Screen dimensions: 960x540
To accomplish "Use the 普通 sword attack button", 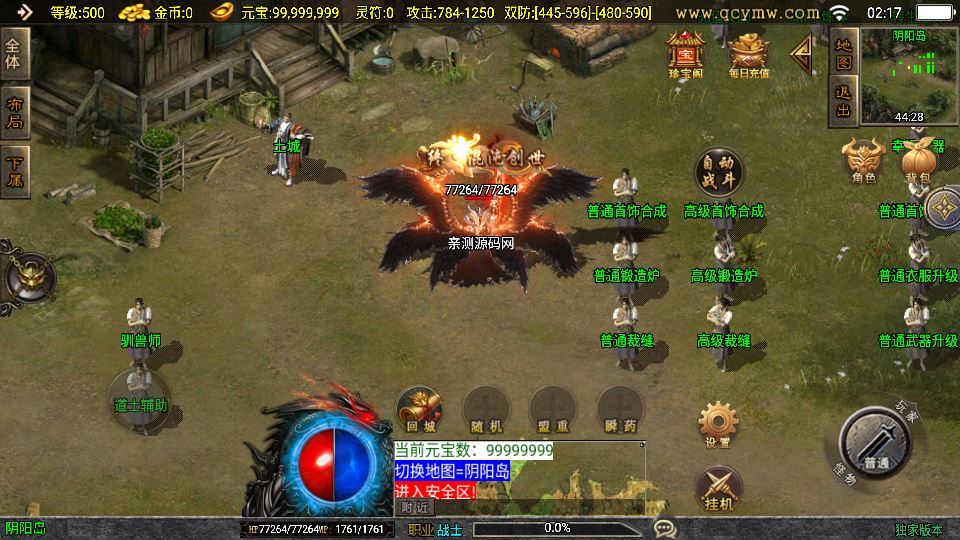I will pyautogui.click(x=877, y=441).
